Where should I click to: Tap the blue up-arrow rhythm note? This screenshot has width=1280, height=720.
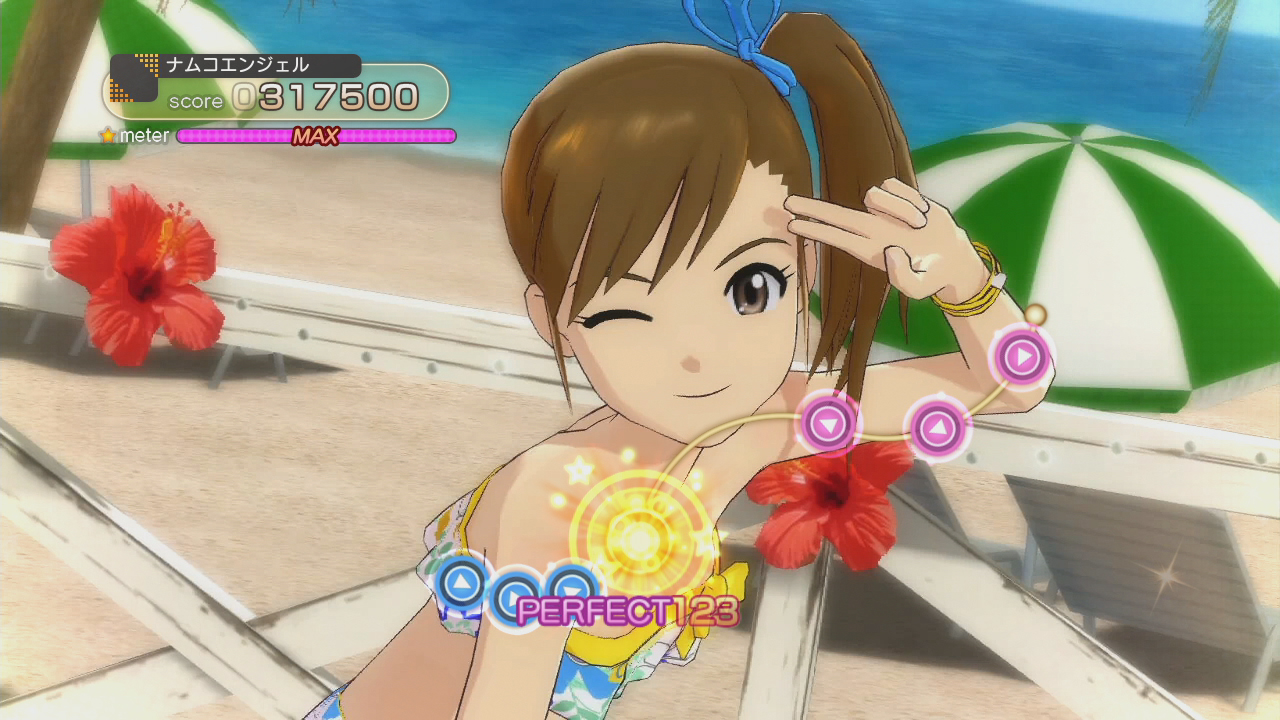pos(461,583)
